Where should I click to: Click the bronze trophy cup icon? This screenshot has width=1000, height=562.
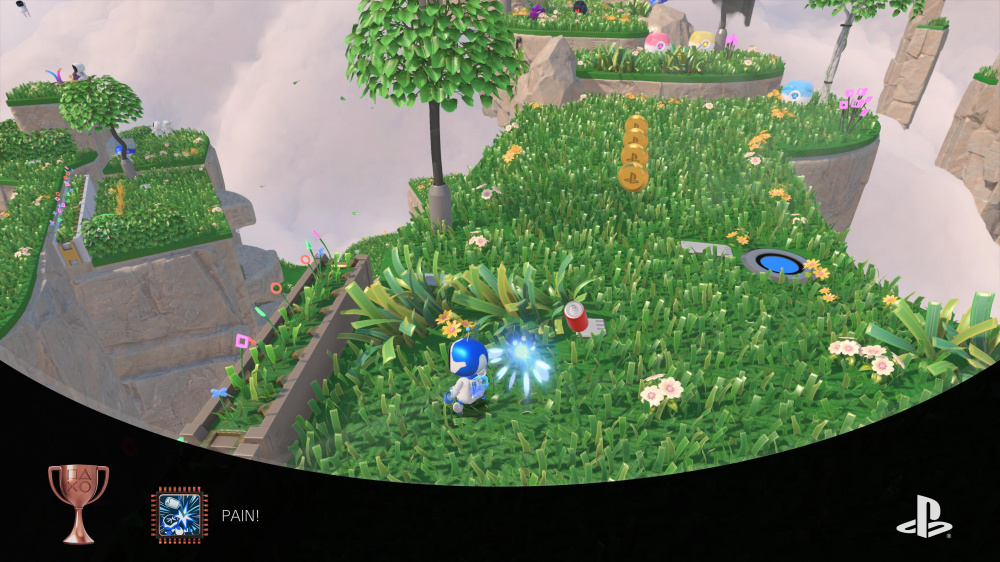tap(78, 502)
